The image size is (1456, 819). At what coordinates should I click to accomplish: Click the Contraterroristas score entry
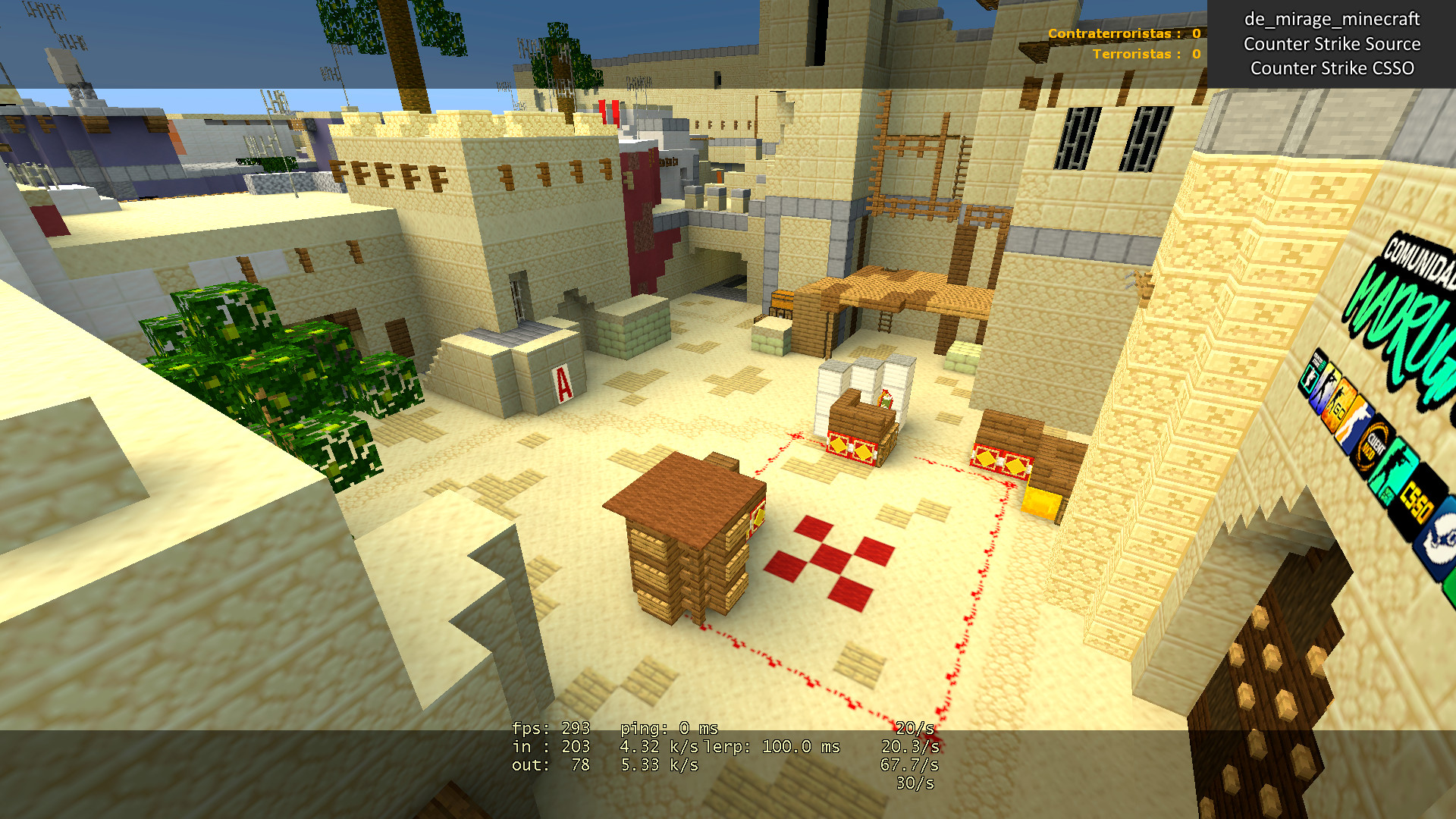[x=1122, y=34]
